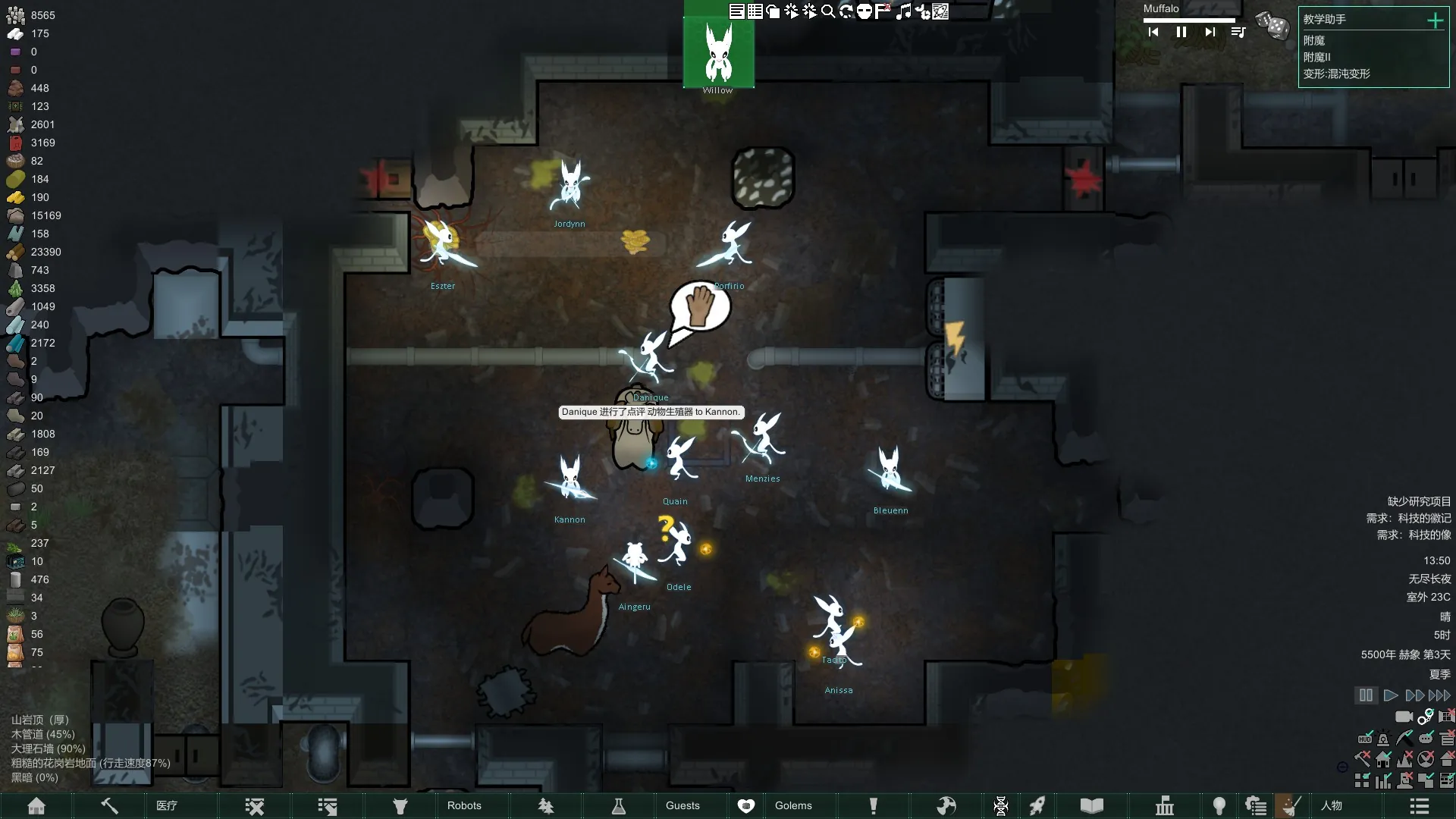This screenshot has width=1456, height=819.
Task: Open the home tab icon
Action: pyautogui.click(x=36, y=805)
